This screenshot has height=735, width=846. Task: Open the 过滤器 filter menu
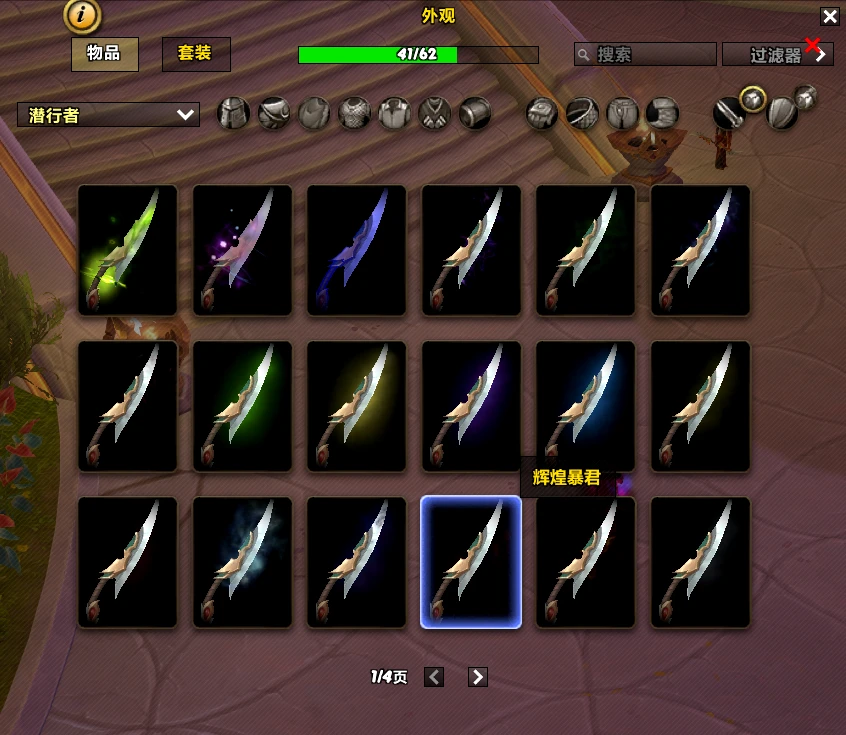(x=778, y=54)
